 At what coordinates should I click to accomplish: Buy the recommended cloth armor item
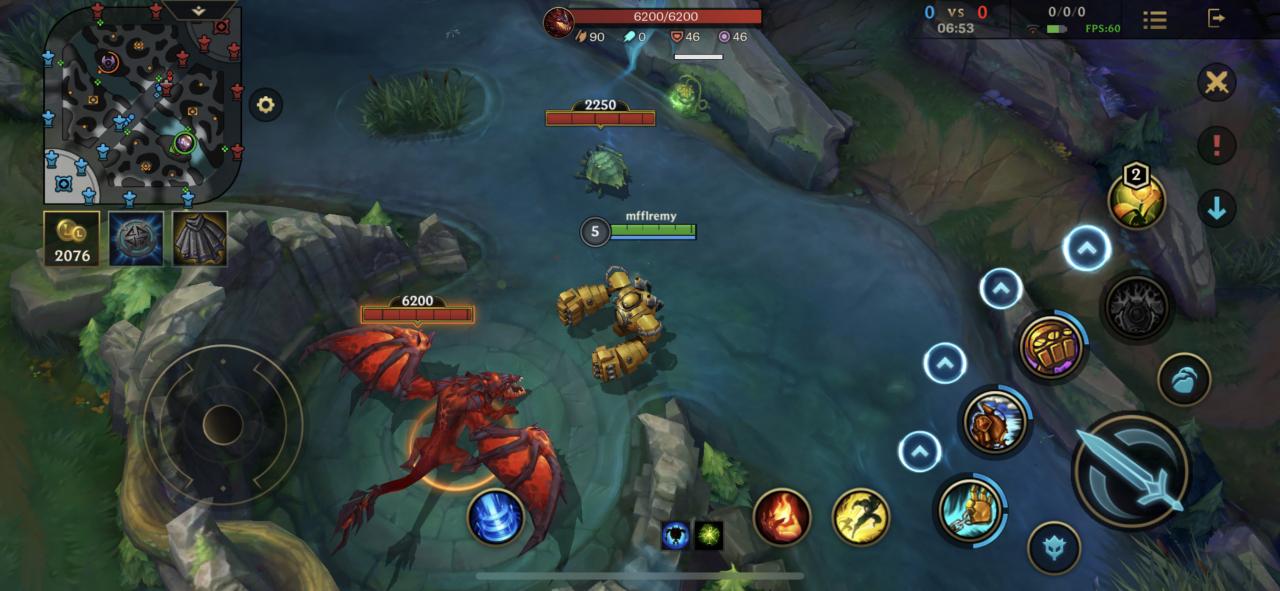point(200,238)
